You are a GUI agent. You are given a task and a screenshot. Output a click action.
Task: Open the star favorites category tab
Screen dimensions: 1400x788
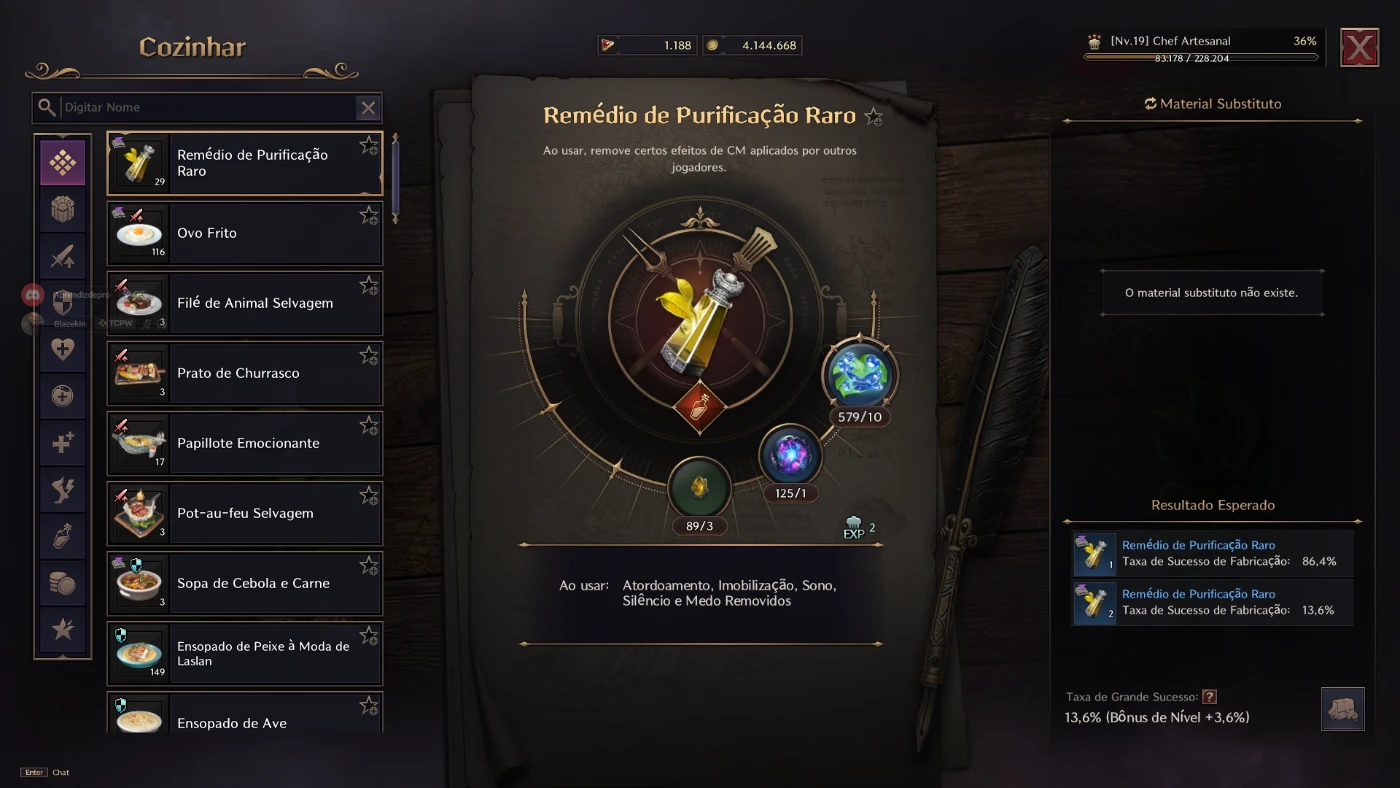click(63, 629)
